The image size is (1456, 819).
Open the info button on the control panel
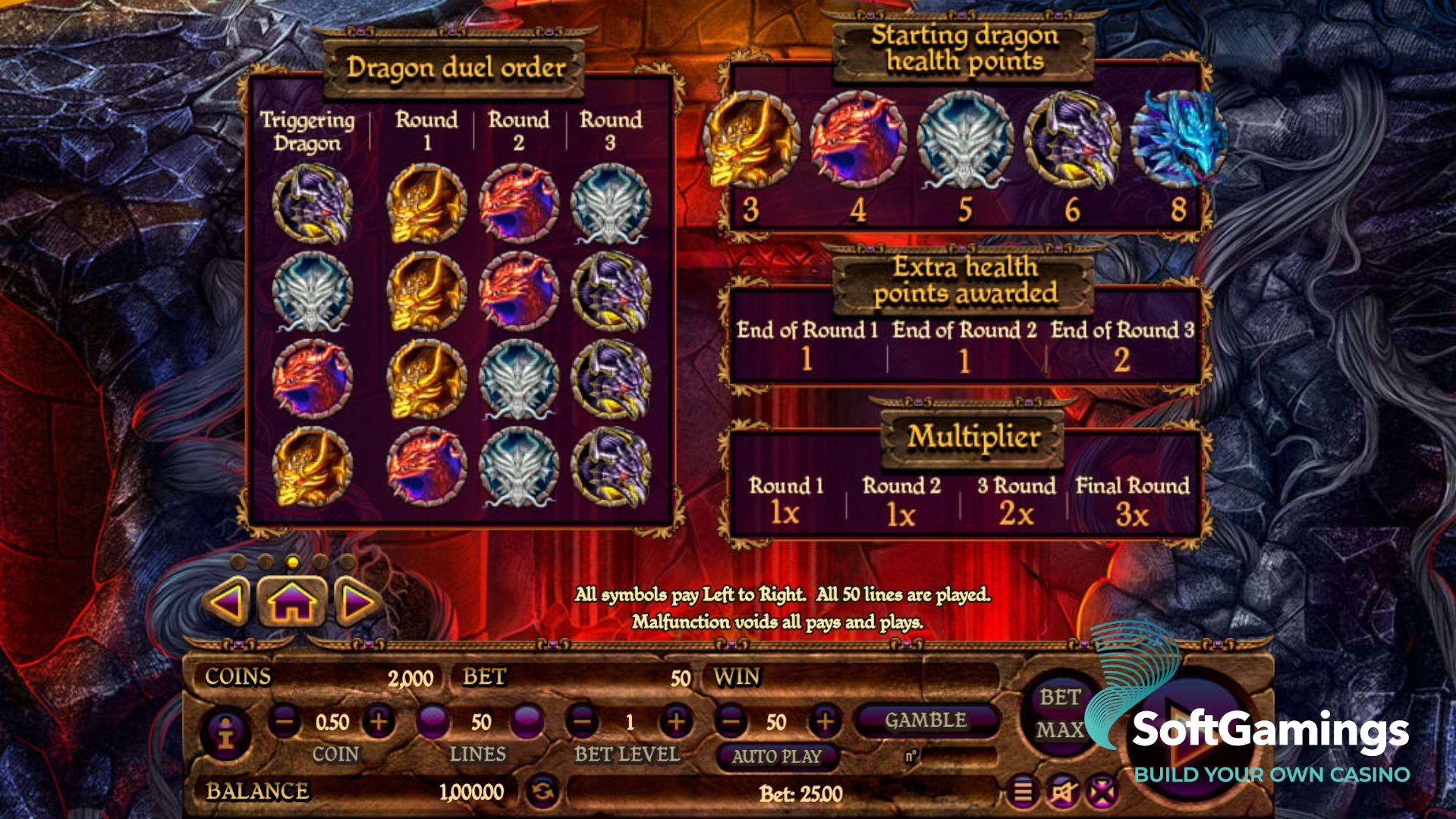[x=225, y=734]
